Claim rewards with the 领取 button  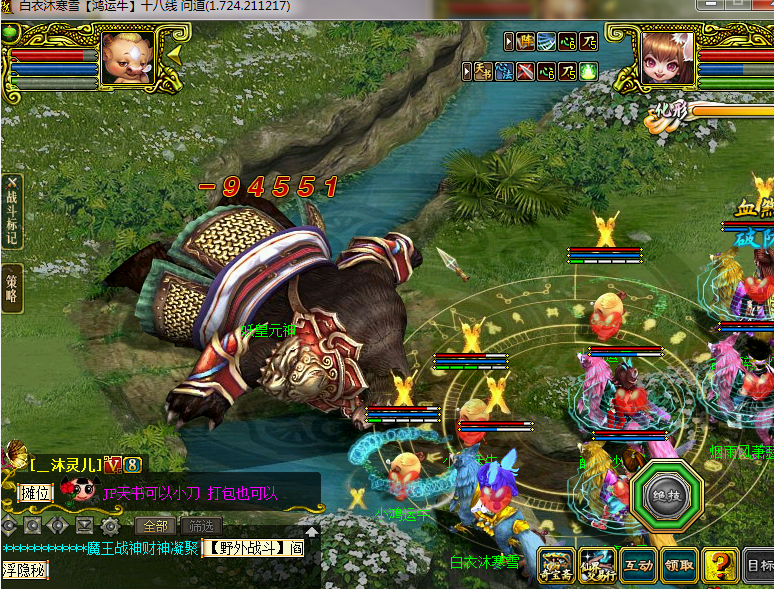point(679,566)
